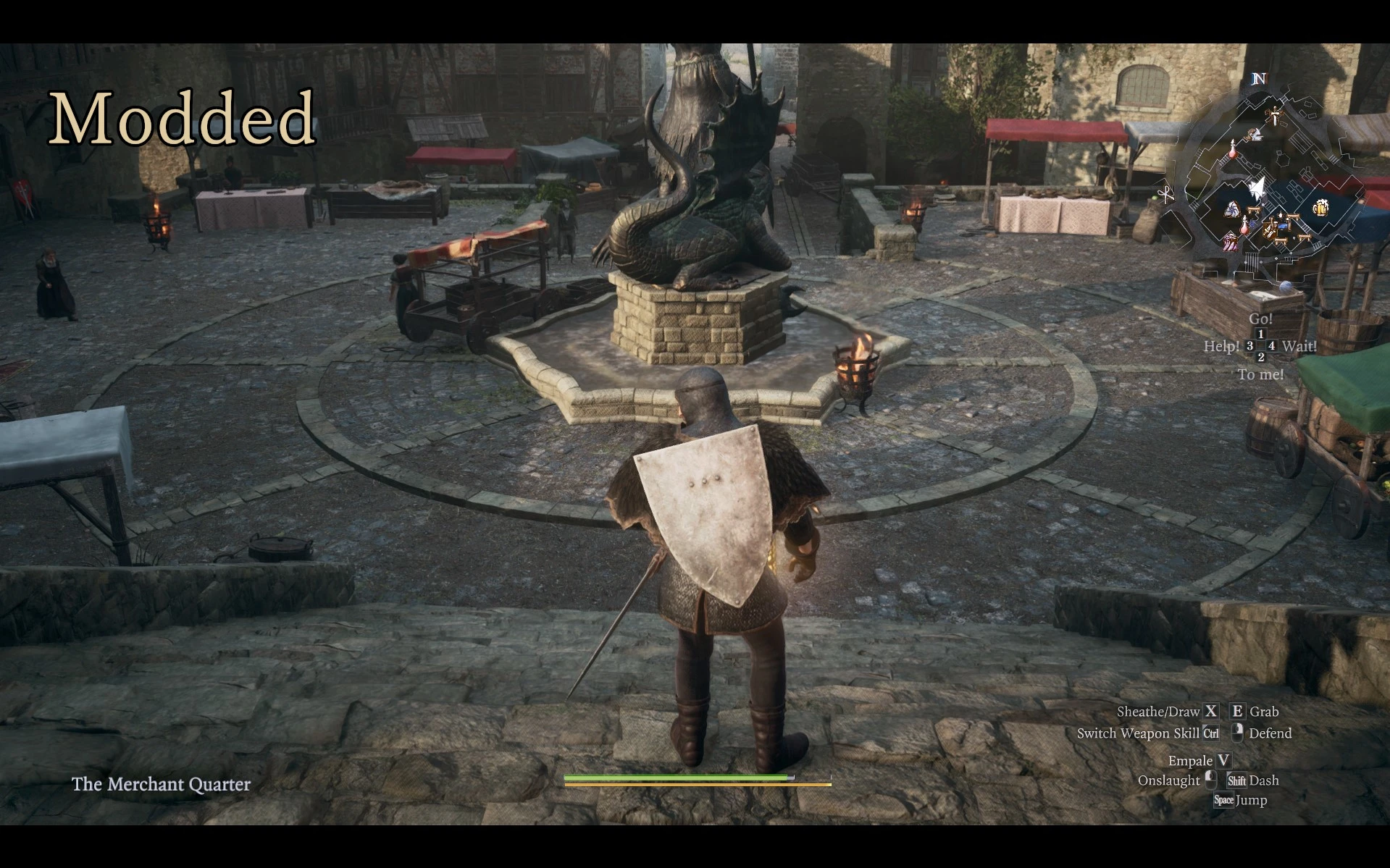Click the mouse-button icon beside Onslaught

coord(1212,780)
